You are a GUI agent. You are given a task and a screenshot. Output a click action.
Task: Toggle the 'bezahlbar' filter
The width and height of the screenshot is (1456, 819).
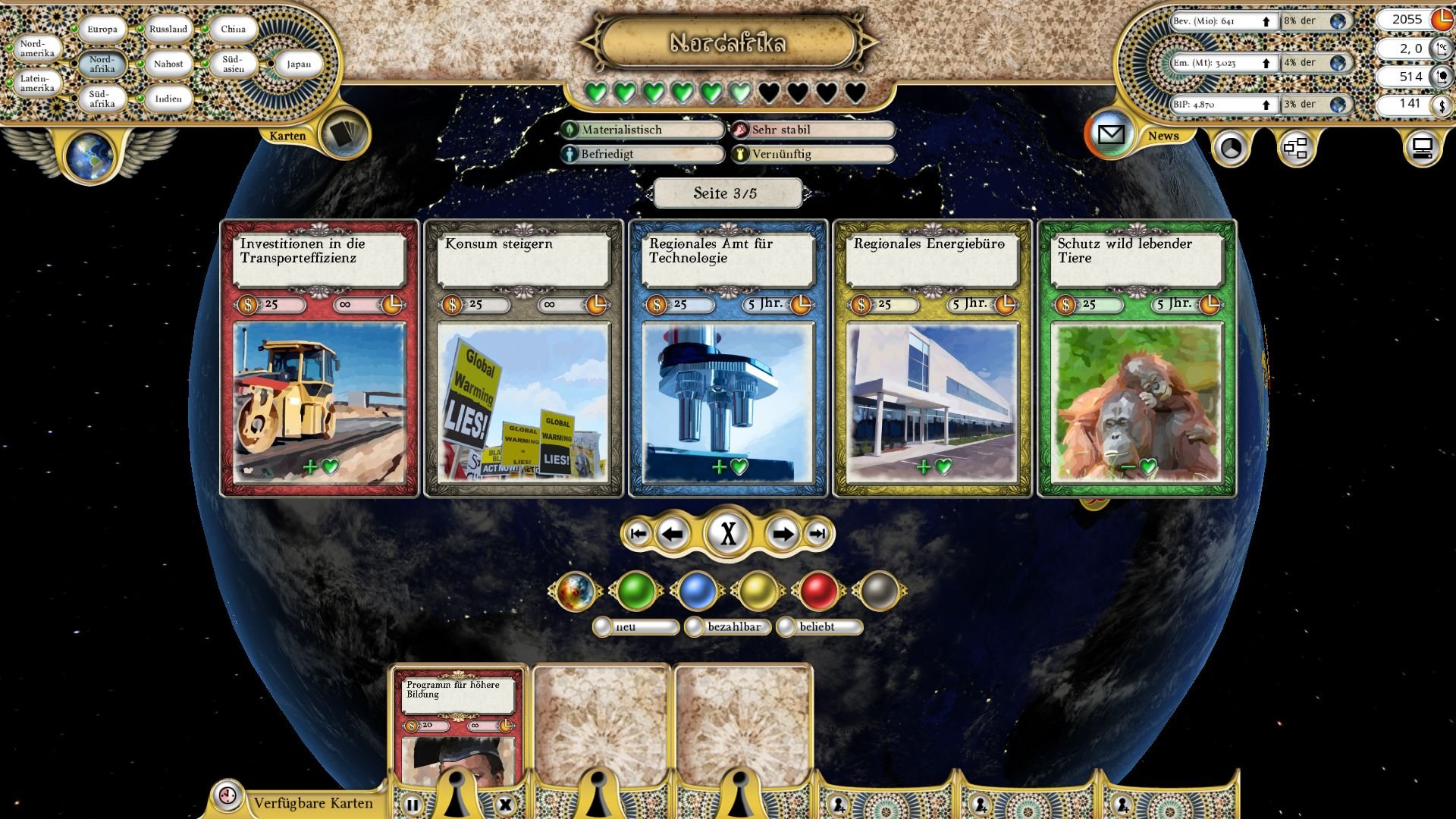click(x=695, y=627)
